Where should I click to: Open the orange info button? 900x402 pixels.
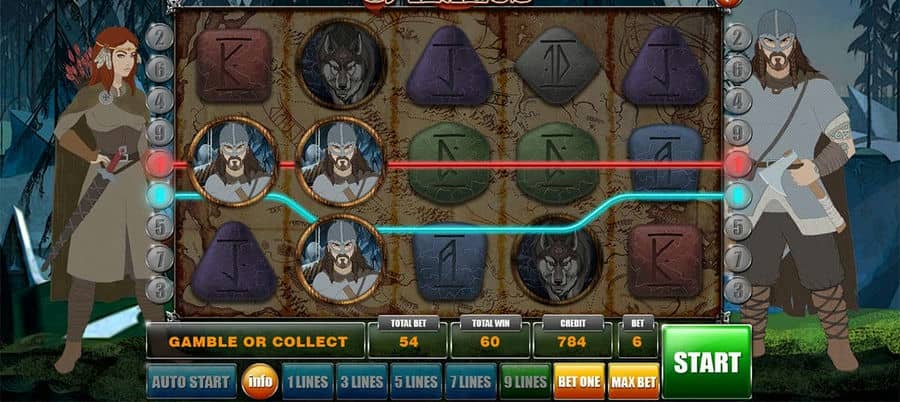click(x=259, y=381)
